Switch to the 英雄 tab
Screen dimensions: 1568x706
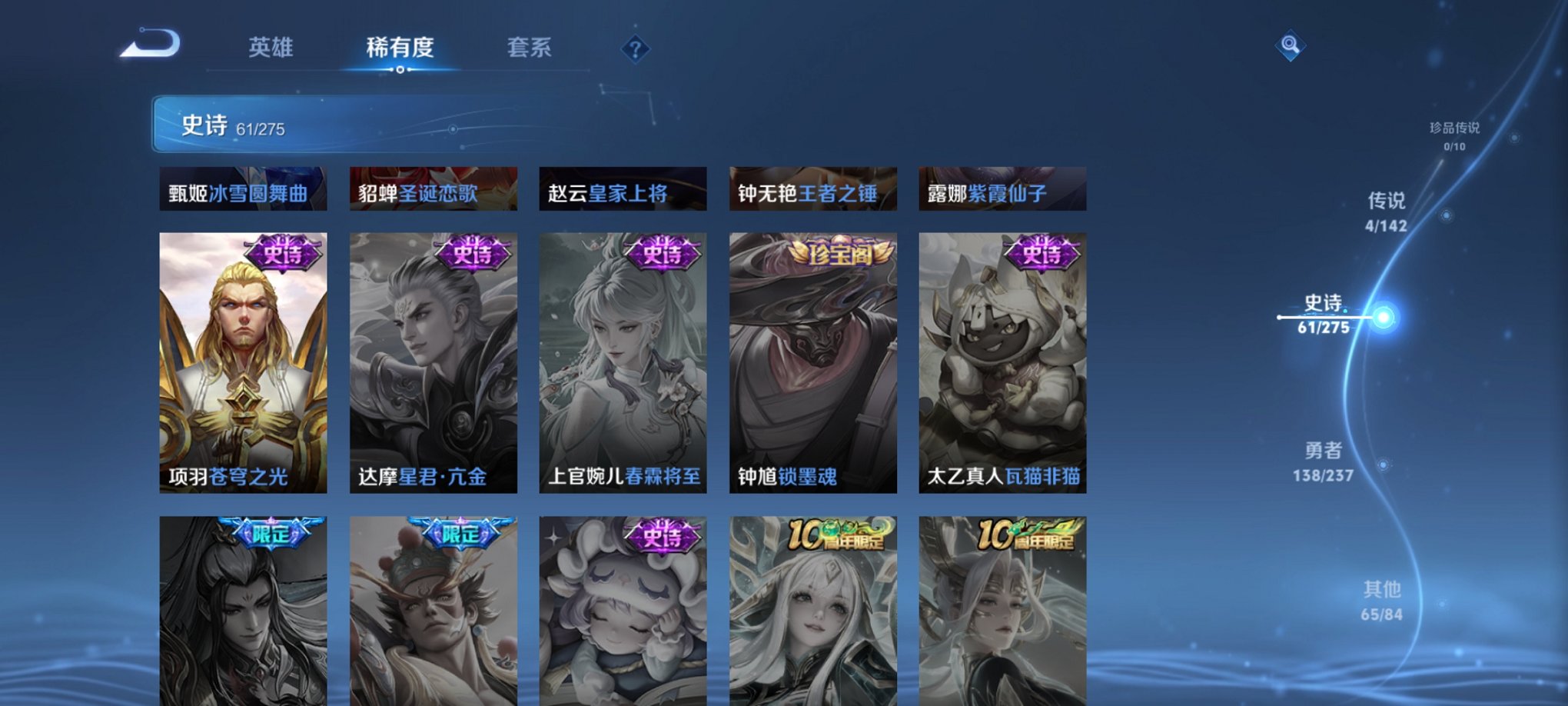pos(272,48)
